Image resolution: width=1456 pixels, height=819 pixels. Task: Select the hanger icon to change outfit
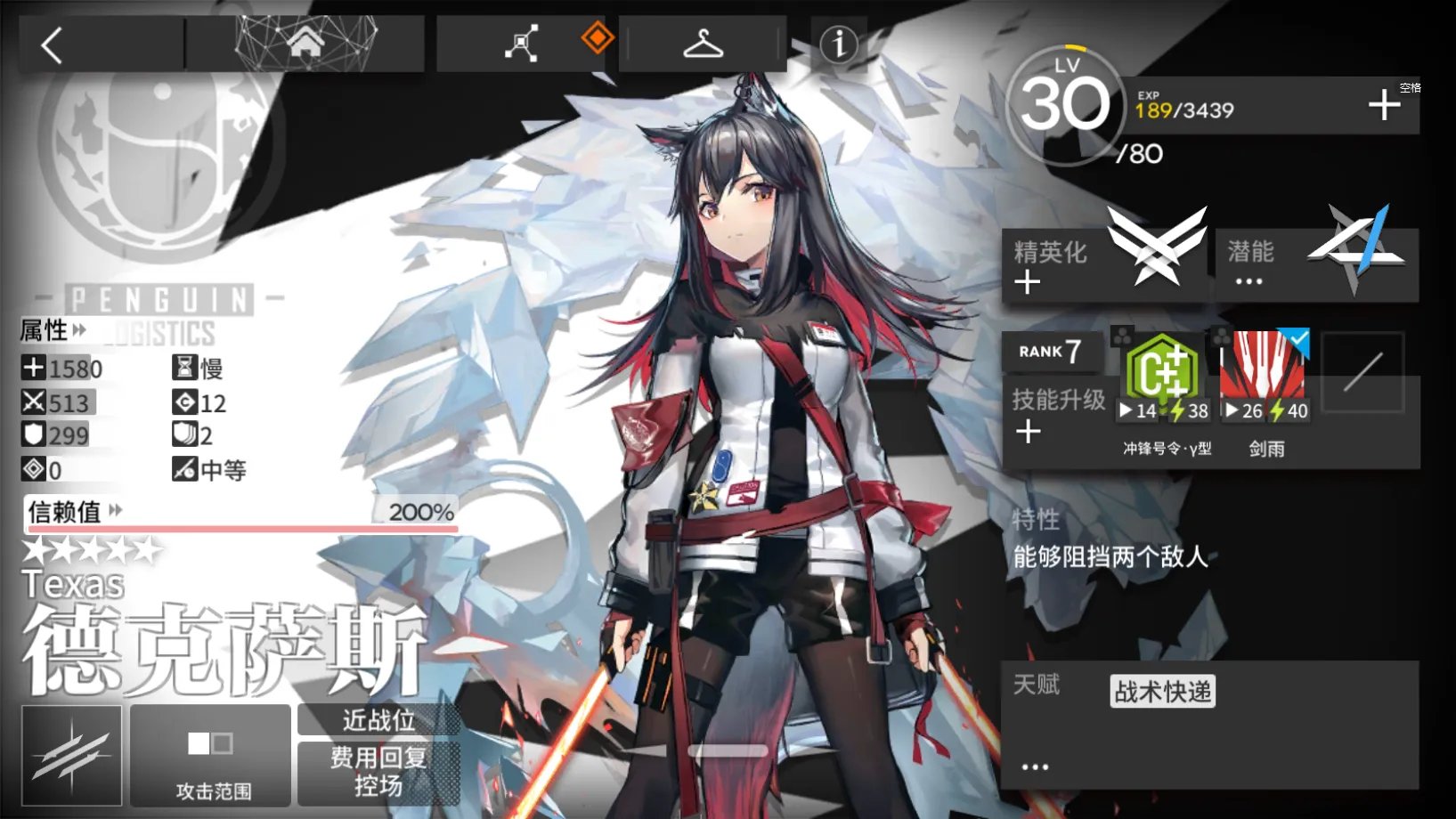click(703, 42)
